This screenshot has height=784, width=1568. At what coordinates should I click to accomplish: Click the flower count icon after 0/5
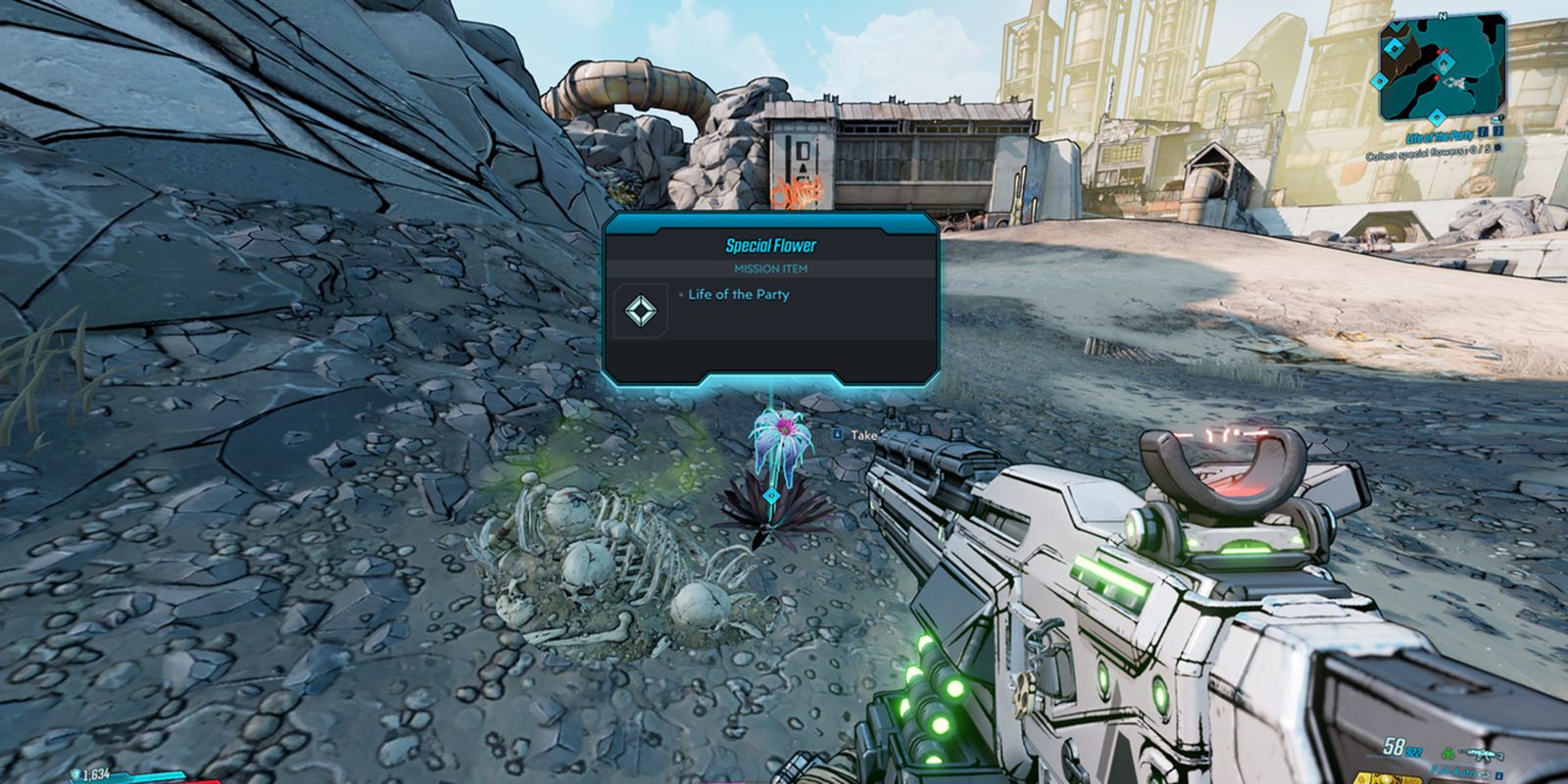coord(1498,148)
